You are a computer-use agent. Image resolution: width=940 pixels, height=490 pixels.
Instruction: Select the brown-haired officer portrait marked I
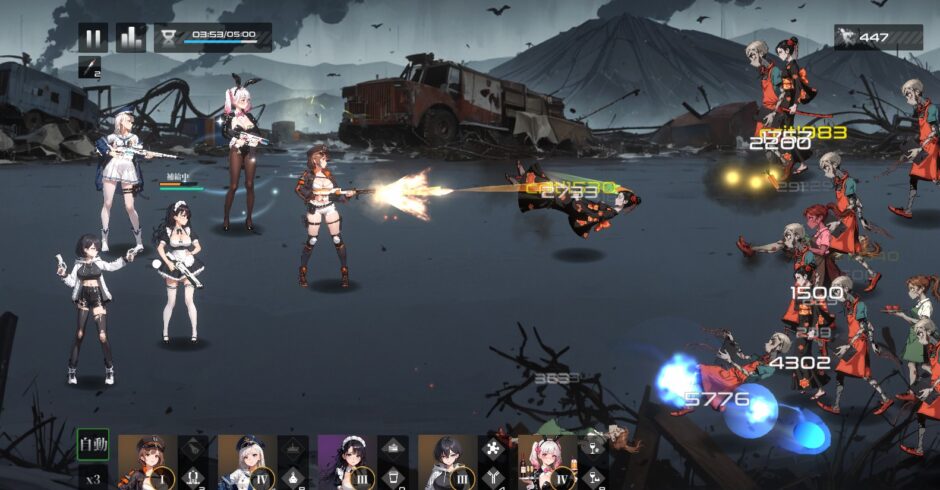point(147,462)
